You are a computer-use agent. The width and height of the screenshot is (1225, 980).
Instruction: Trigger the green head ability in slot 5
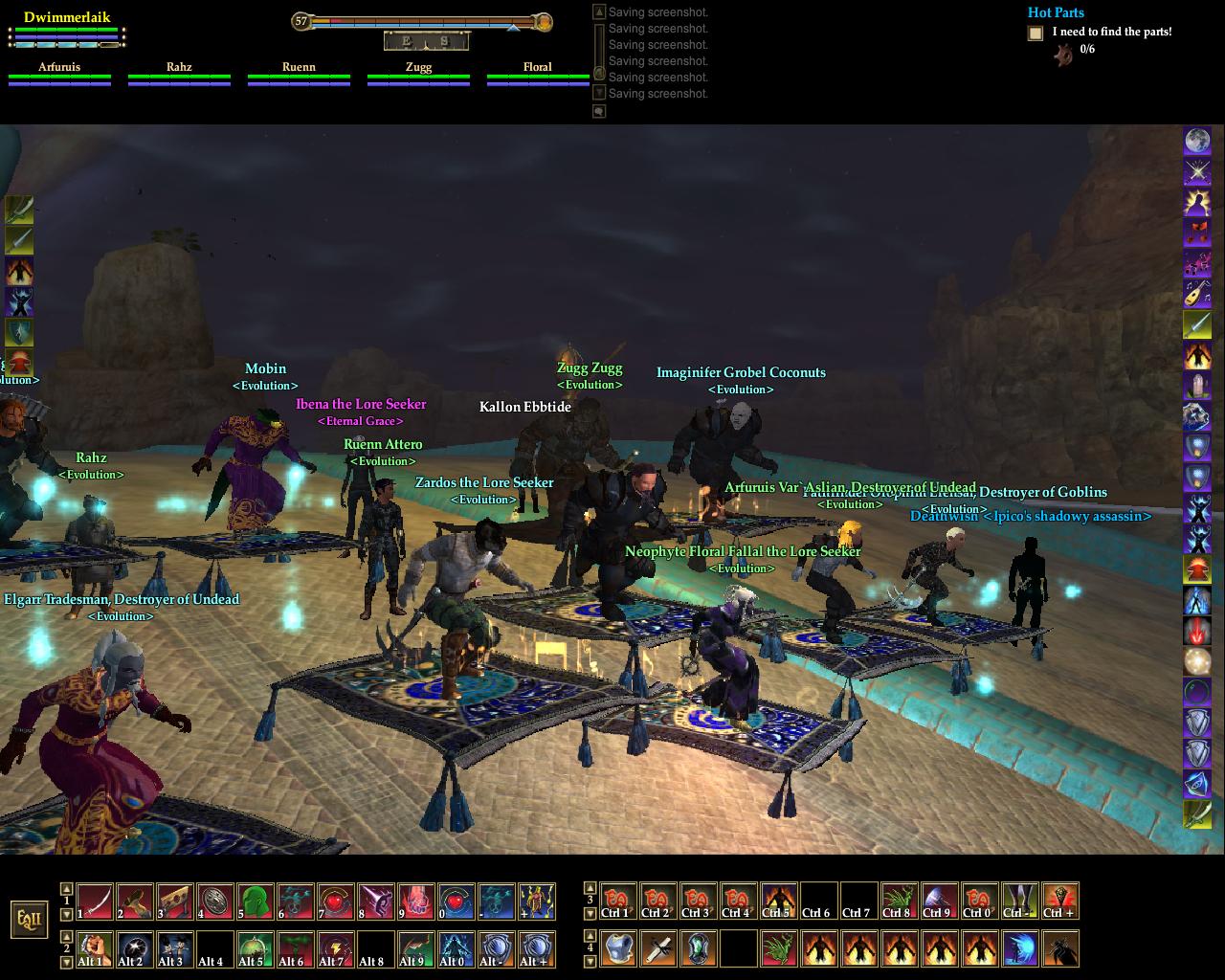(x=256, y=902)
